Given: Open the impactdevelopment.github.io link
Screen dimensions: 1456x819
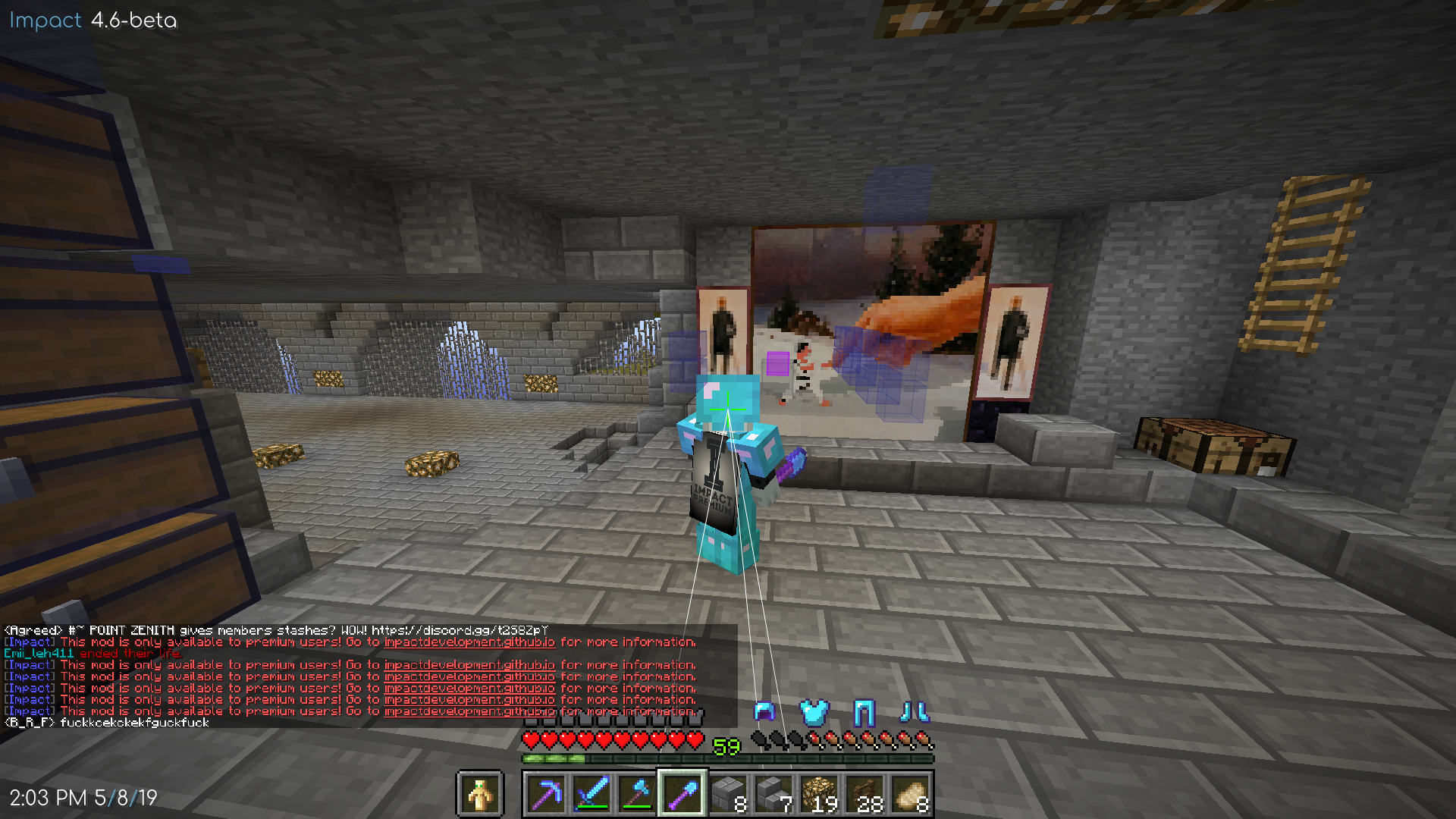Looking at the screenshot, I should click(470, 642).
